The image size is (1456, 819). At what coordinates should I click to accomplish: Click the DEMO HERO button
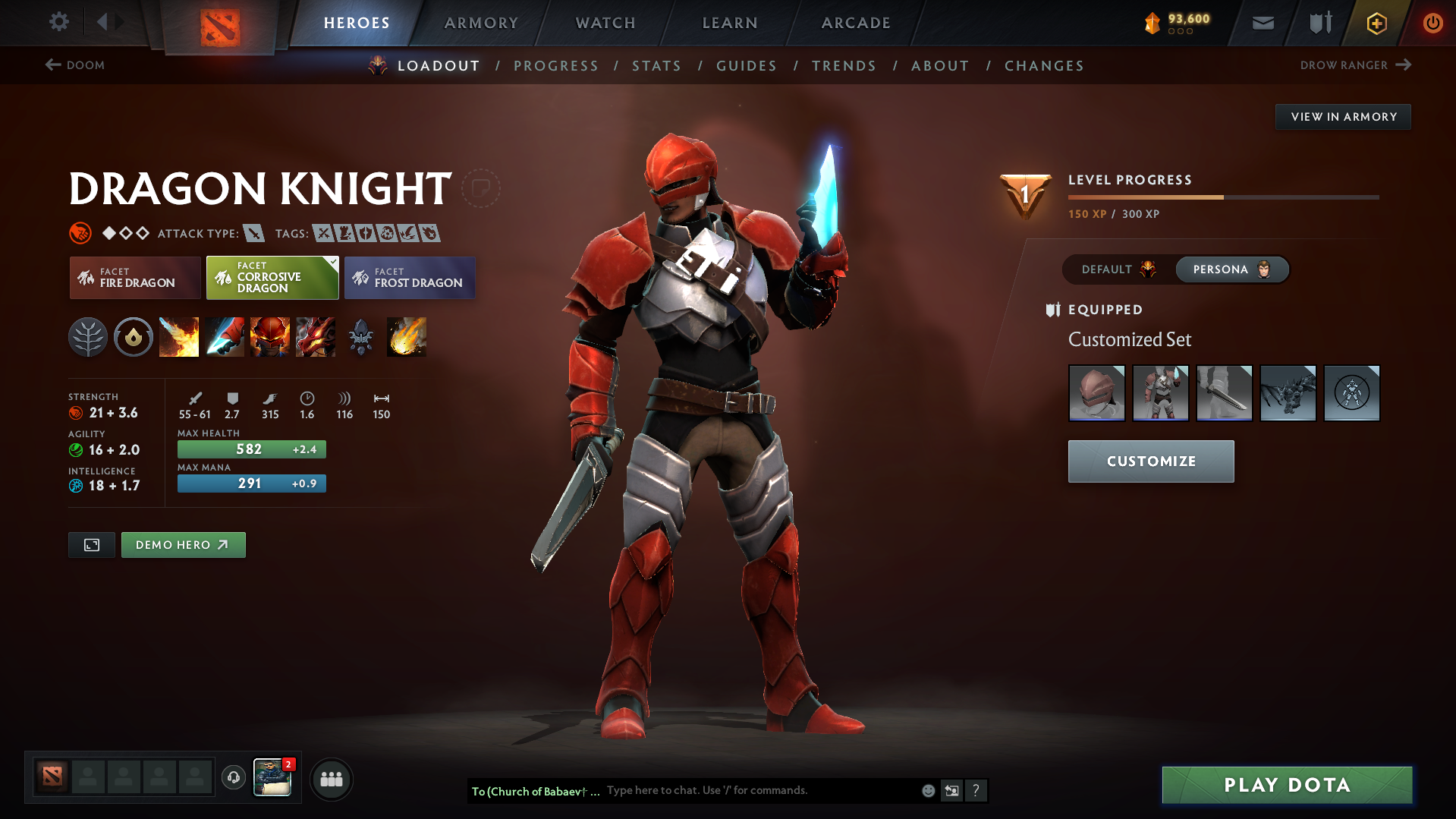click(x=183, y=544)
